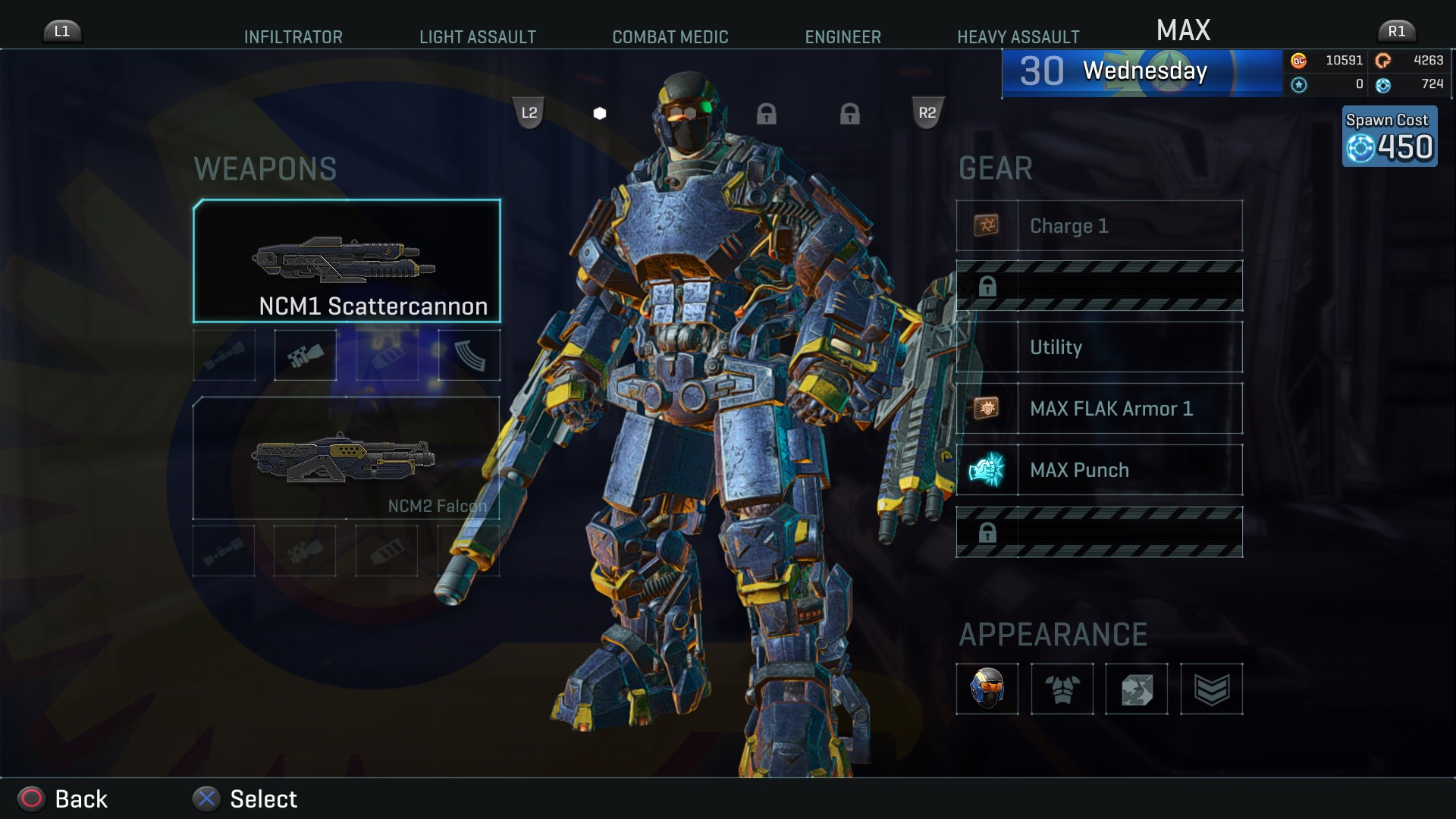The height and width of the screenshot is (819, 1456).
Task: Select the chevron decal appearance slot
Action: click(1211, 689)
